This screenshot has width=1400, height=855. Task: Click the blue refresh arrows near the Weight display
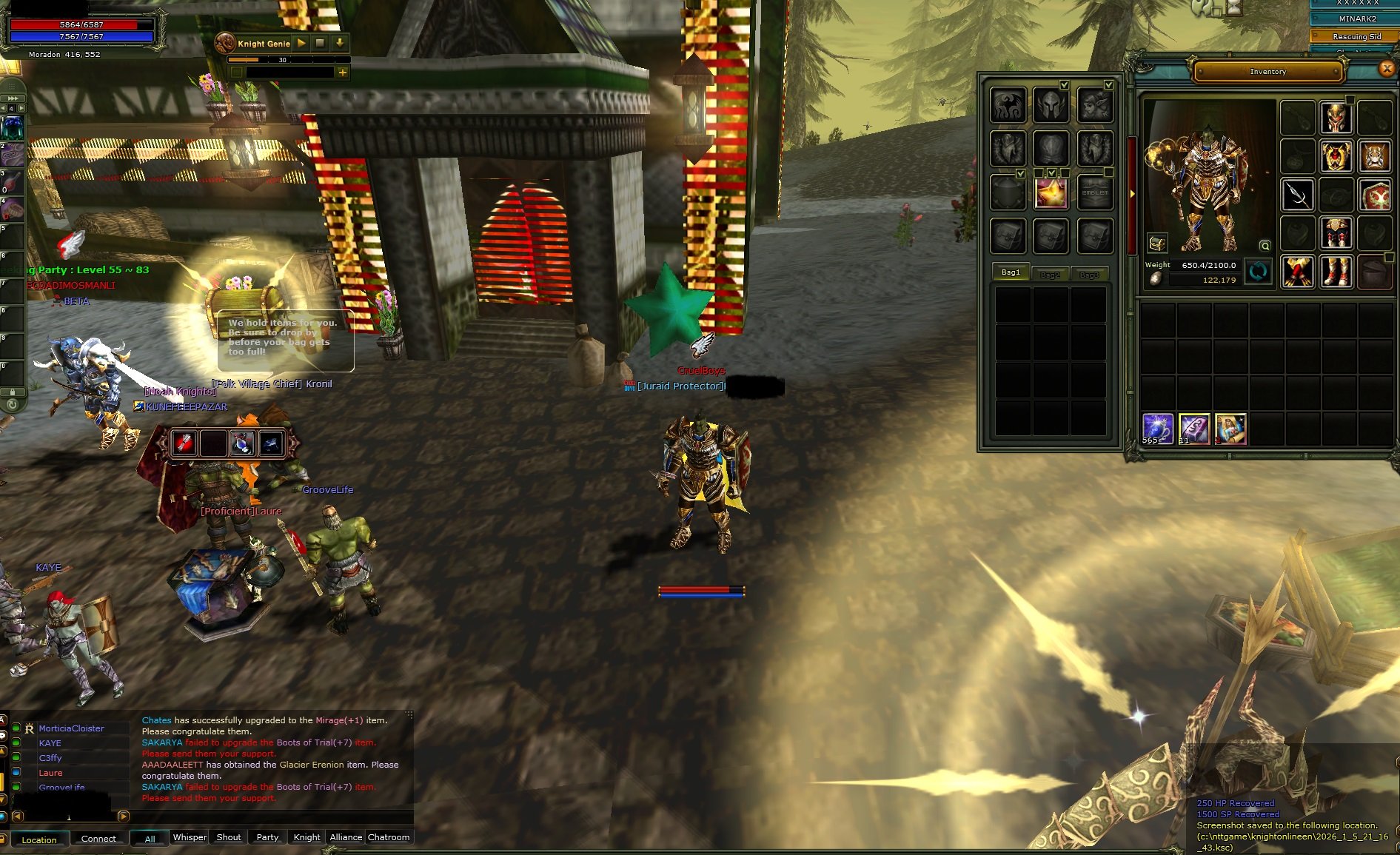click(x=1258, y=272)
